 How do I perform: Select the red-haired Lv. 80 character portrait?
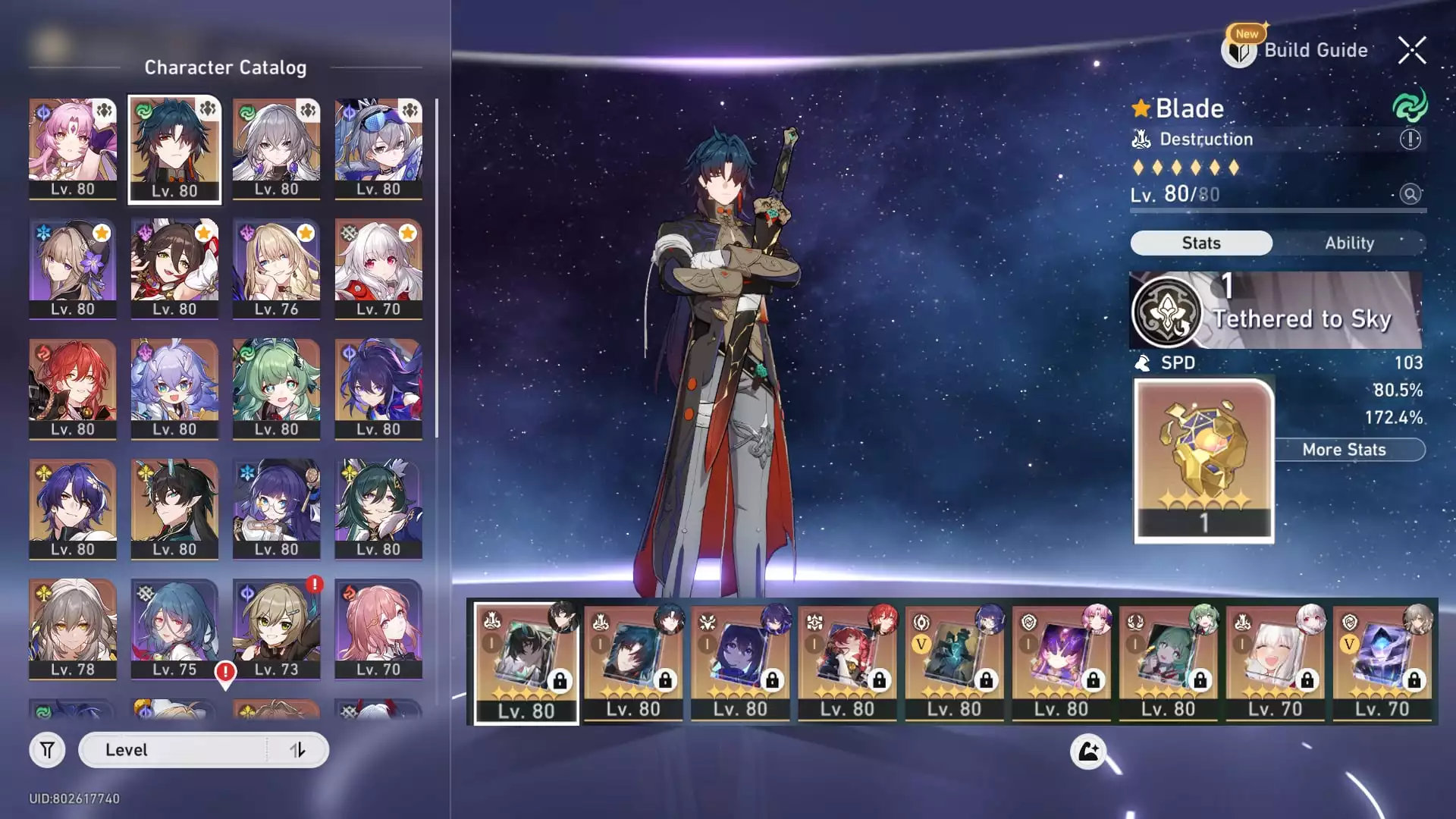pos(73,388)
